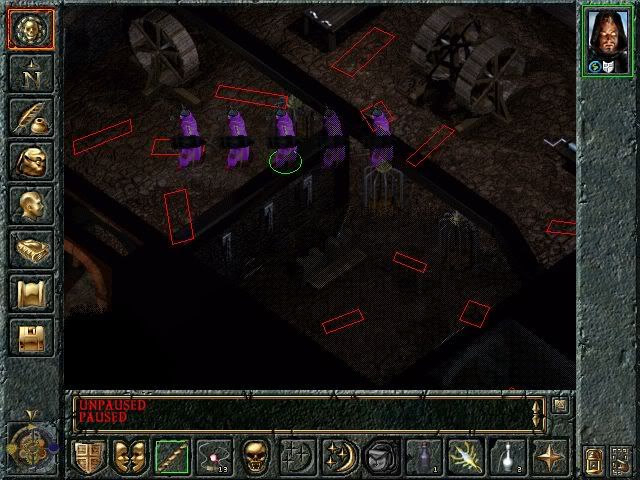Expand the dialogue log window
Screen dimensions: 640x480
(560, 405)
